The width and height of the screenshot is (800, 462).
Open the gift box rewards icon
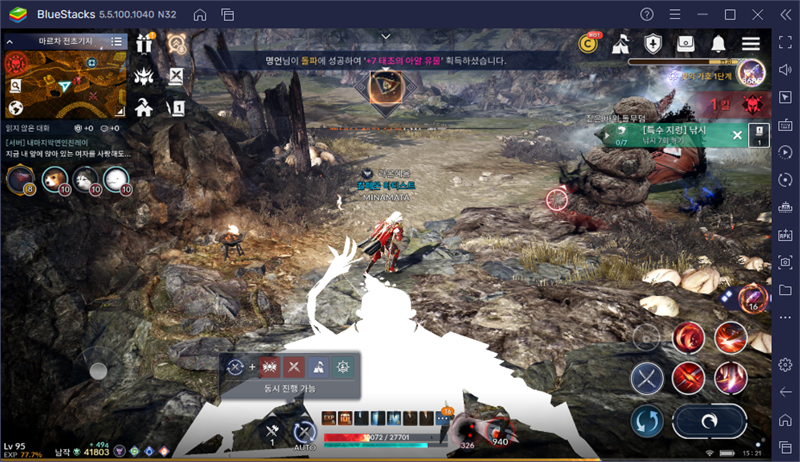coord(145,43)
